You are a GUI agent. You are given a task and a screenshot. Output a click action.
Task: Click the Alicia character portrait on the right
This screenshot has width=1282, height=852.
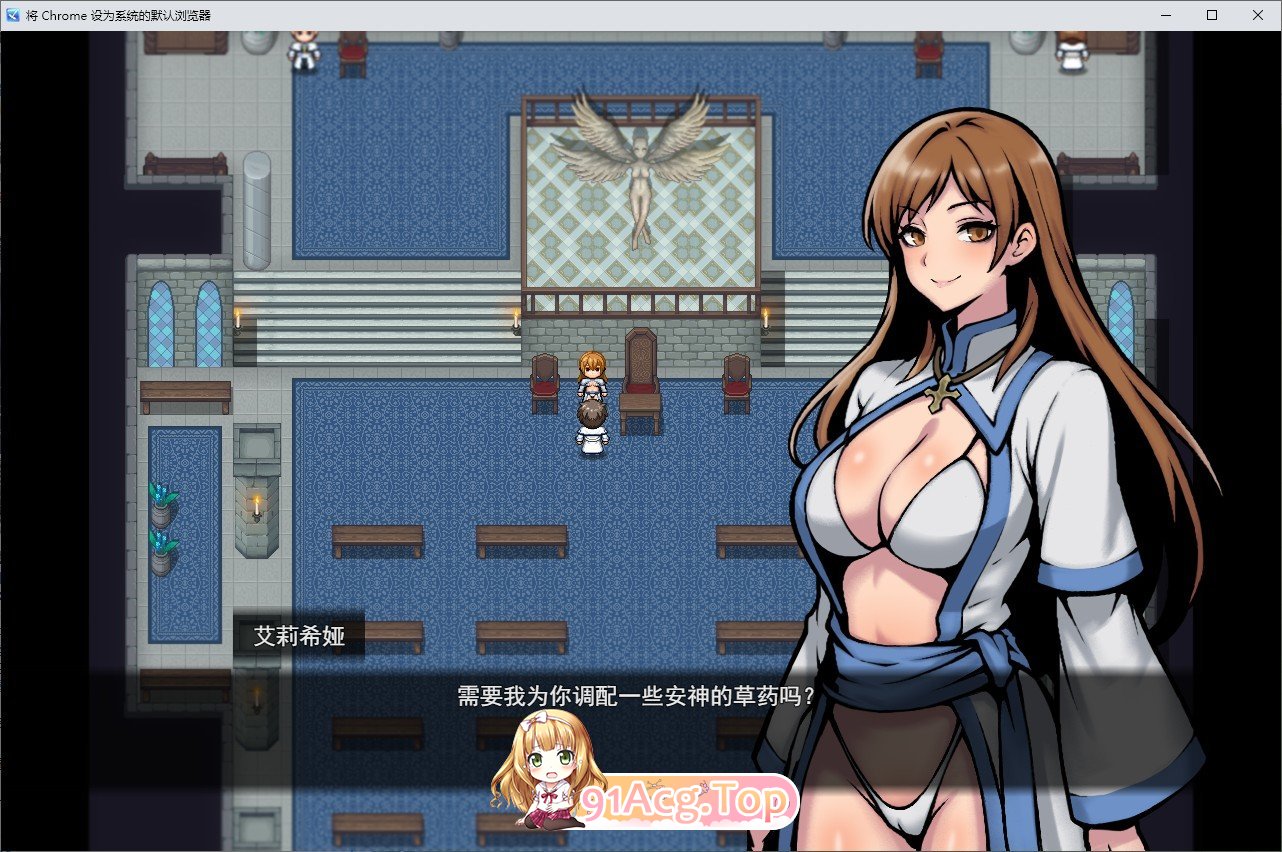click(950, 400)
